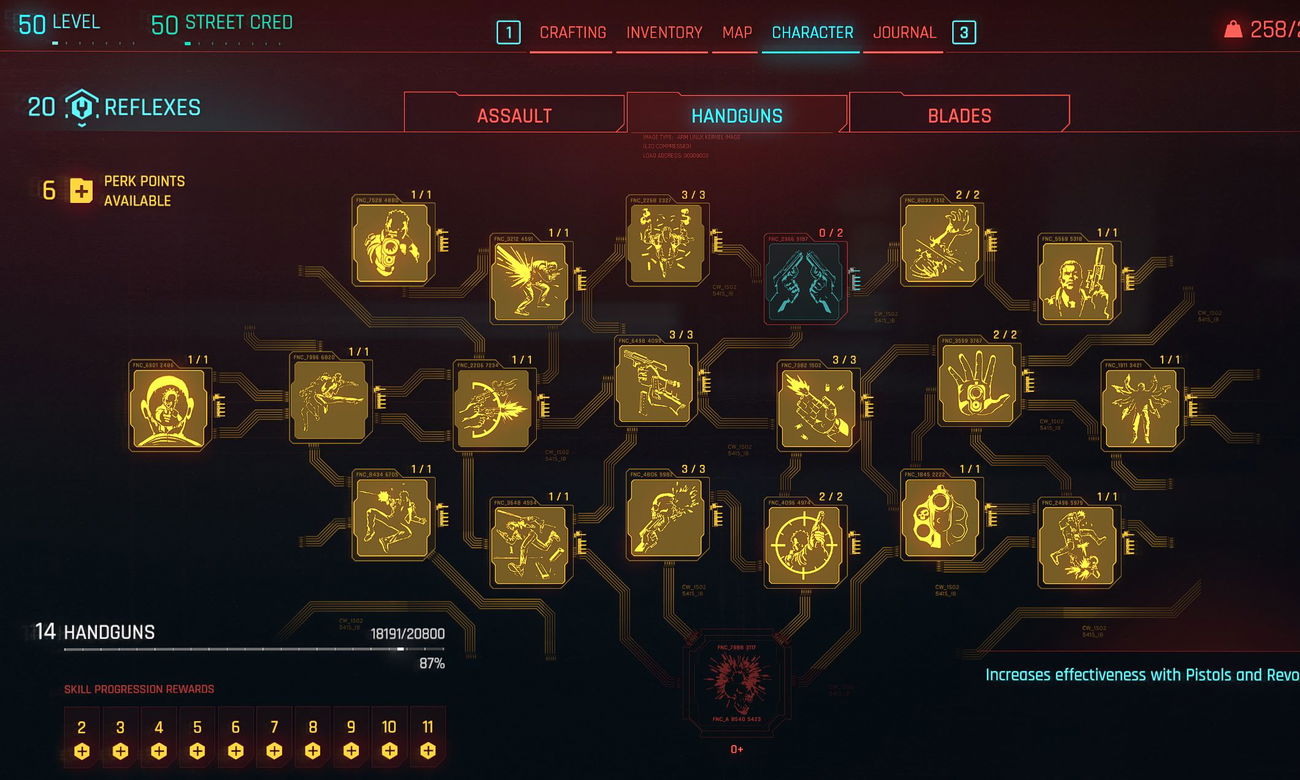Open the Crafting menu tab
1300x780 pixels.
pos(572,33)
